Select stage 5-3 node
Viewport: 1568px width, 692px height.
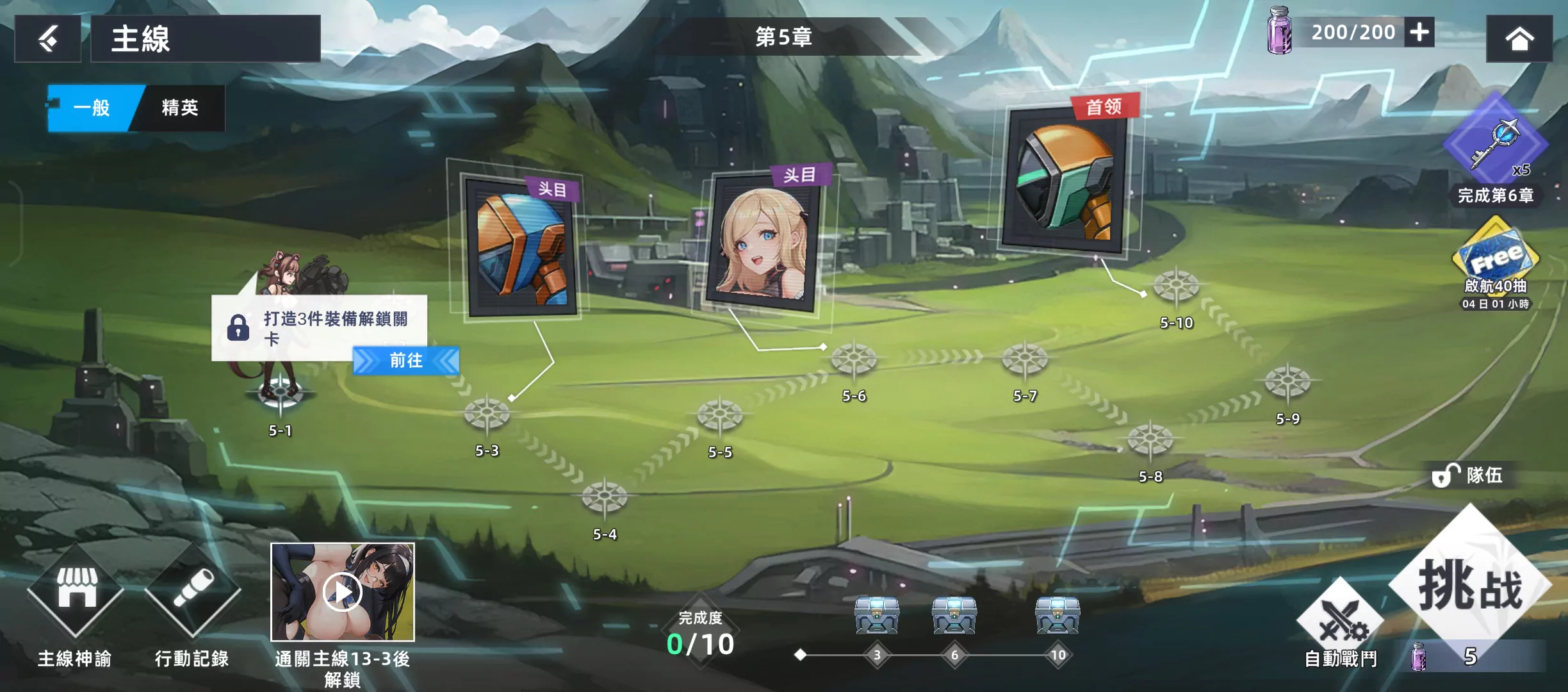coord(487,415)
